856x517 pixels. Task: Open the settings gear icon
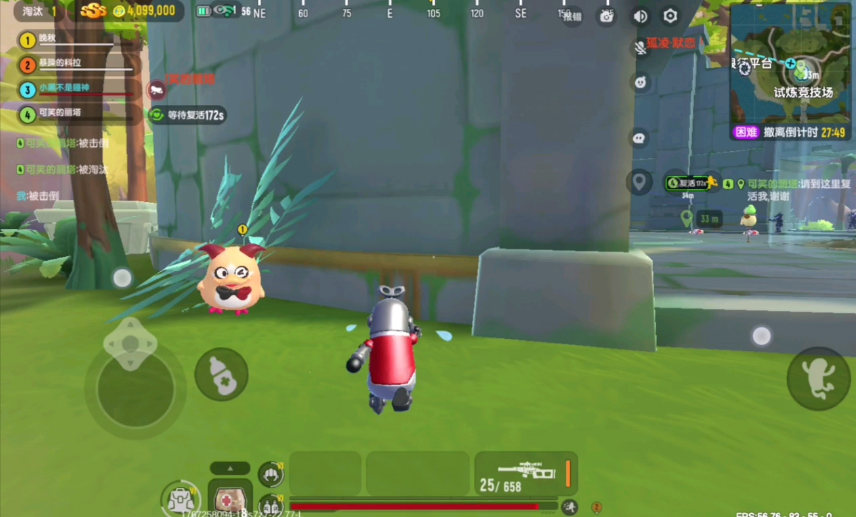(670, 16)
